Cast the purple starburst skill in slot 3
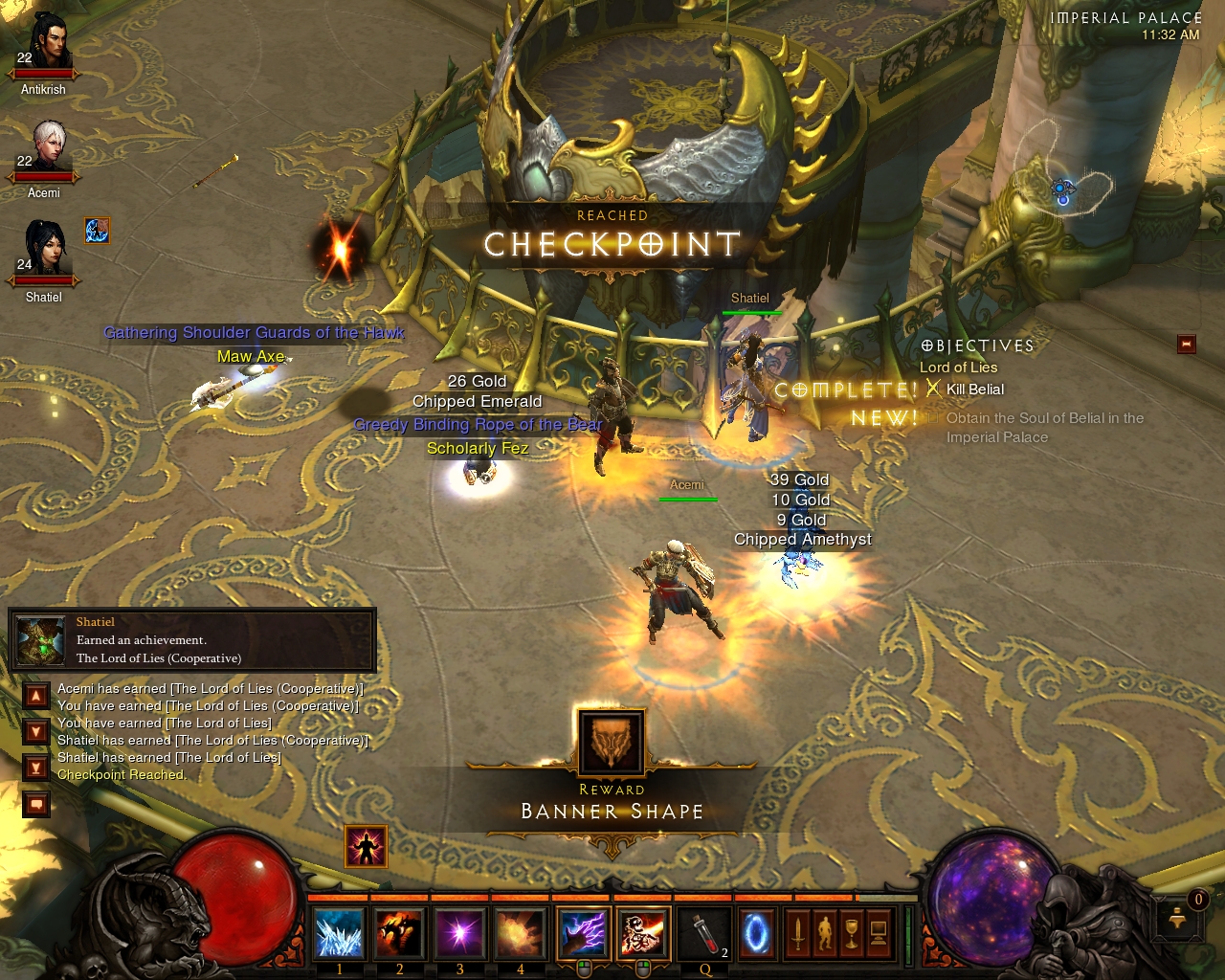The height and width of the screenshot is (980, 1225). [459, 934]
